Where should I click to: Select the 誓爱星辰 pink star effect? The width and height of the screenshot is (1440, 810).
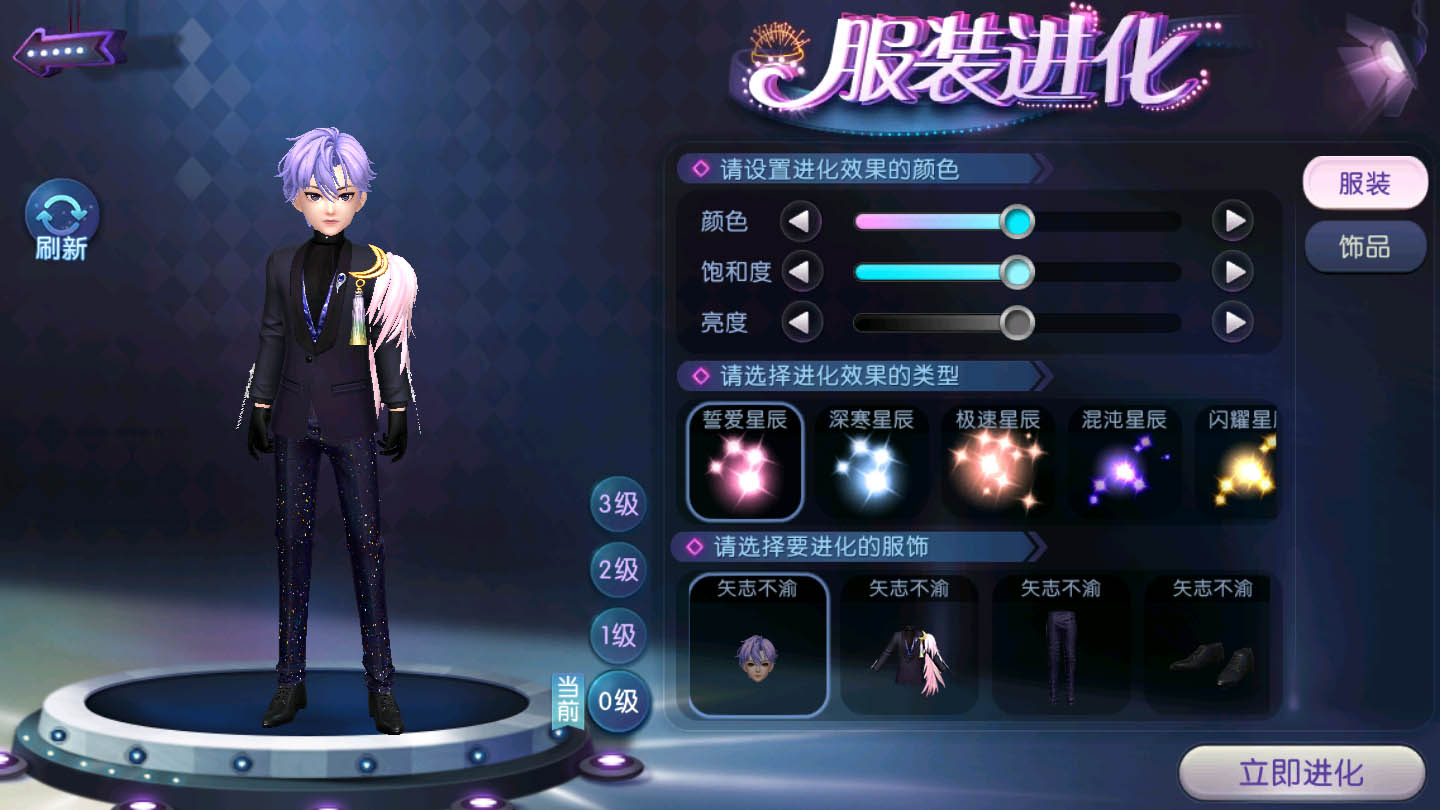[745, 461]
